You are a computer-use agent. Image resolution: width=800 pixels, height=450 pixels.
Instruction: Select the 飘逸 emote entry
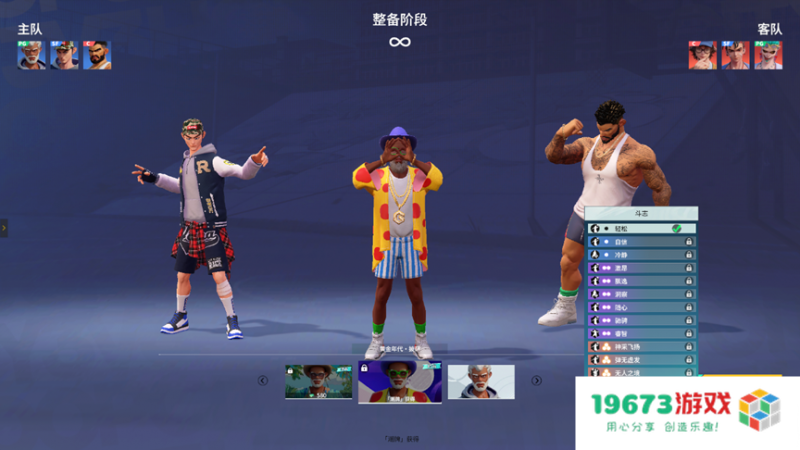pyautogui.click(x=640, y=281)
